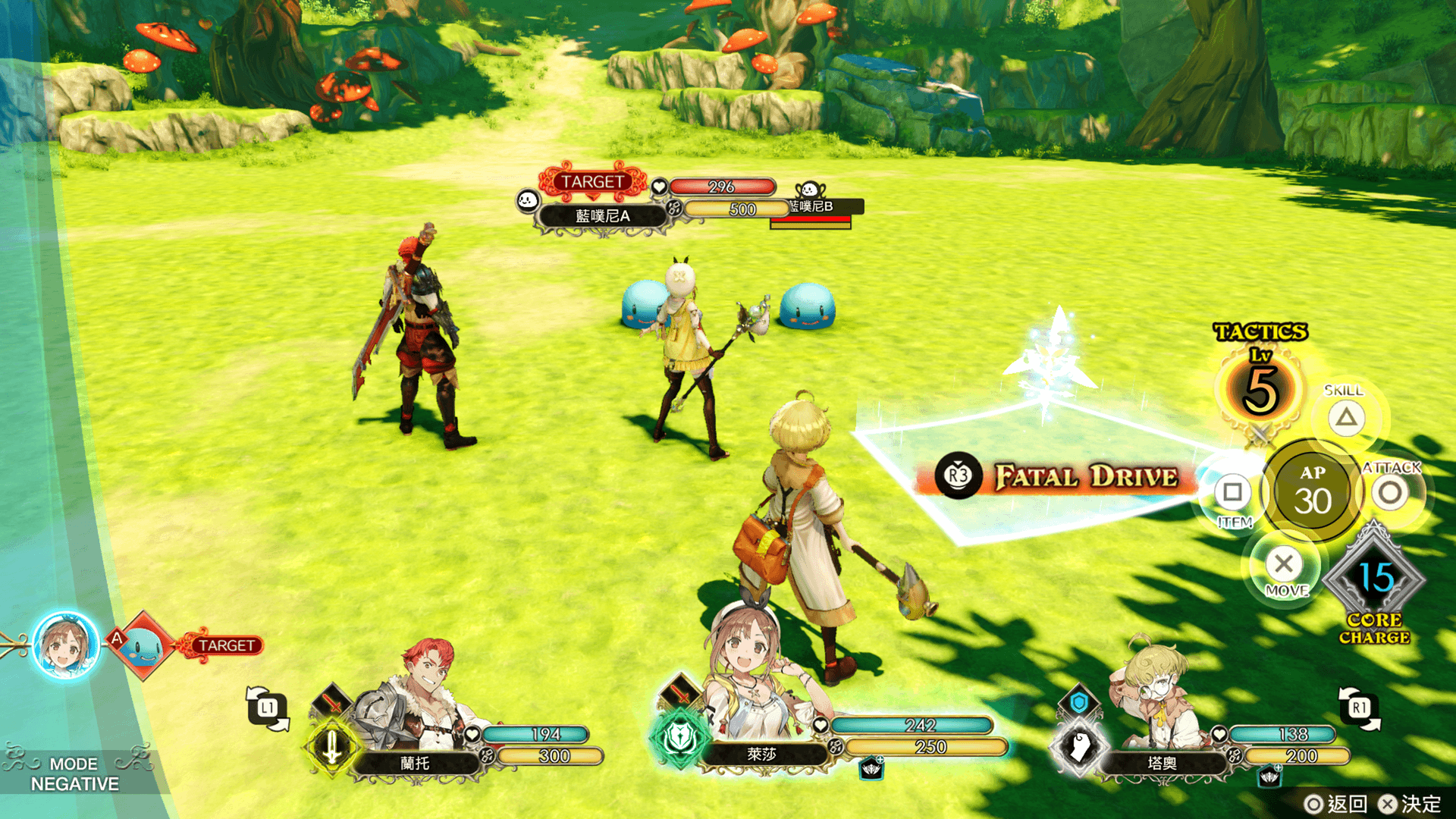The image size is (1456, 819).
Task: Click 蘭托's sword role emblem
Action: (x=332, y=748)
